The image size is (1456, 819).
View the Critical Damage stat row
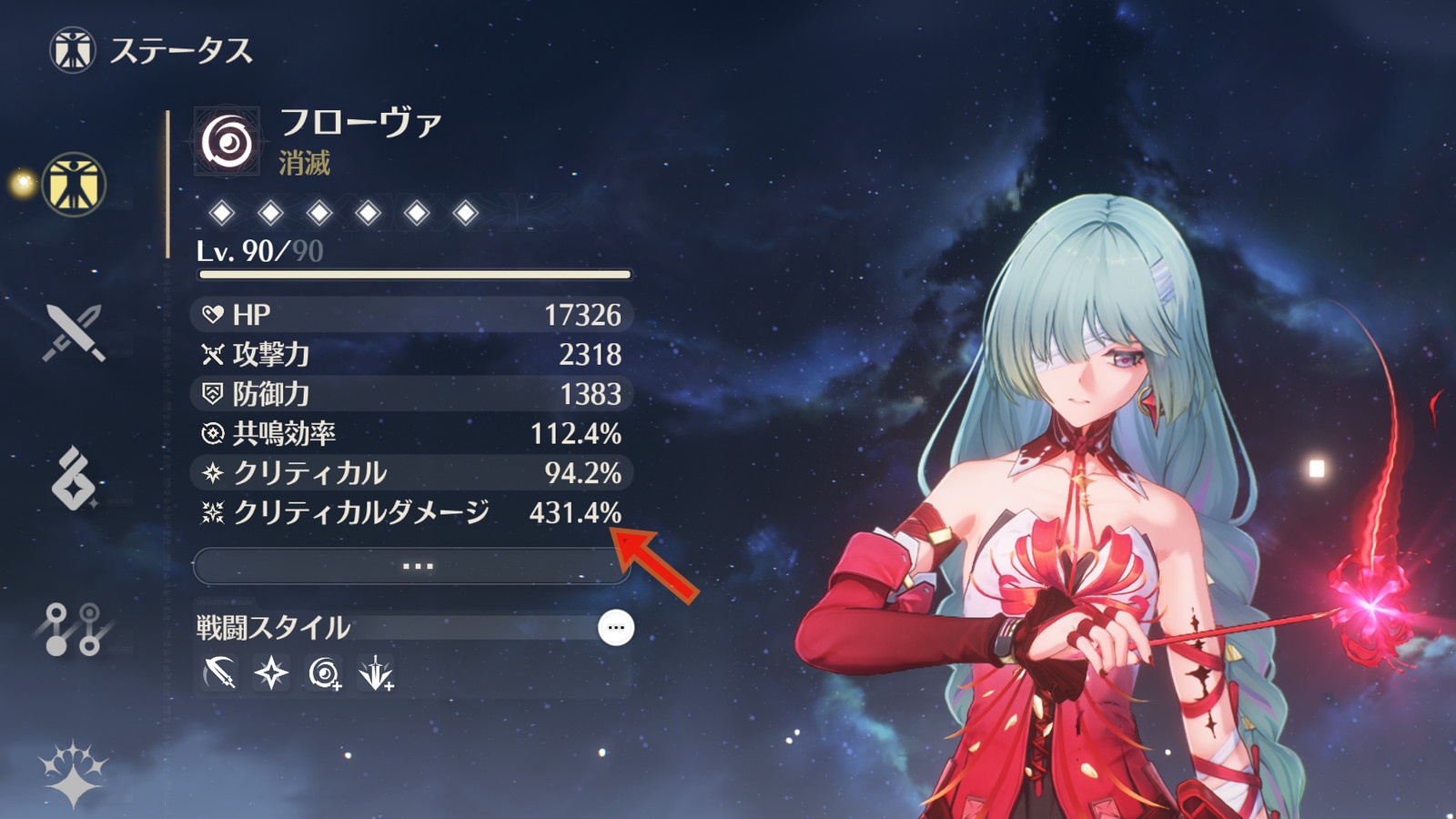pyautogui.click(x=411, y=513)
